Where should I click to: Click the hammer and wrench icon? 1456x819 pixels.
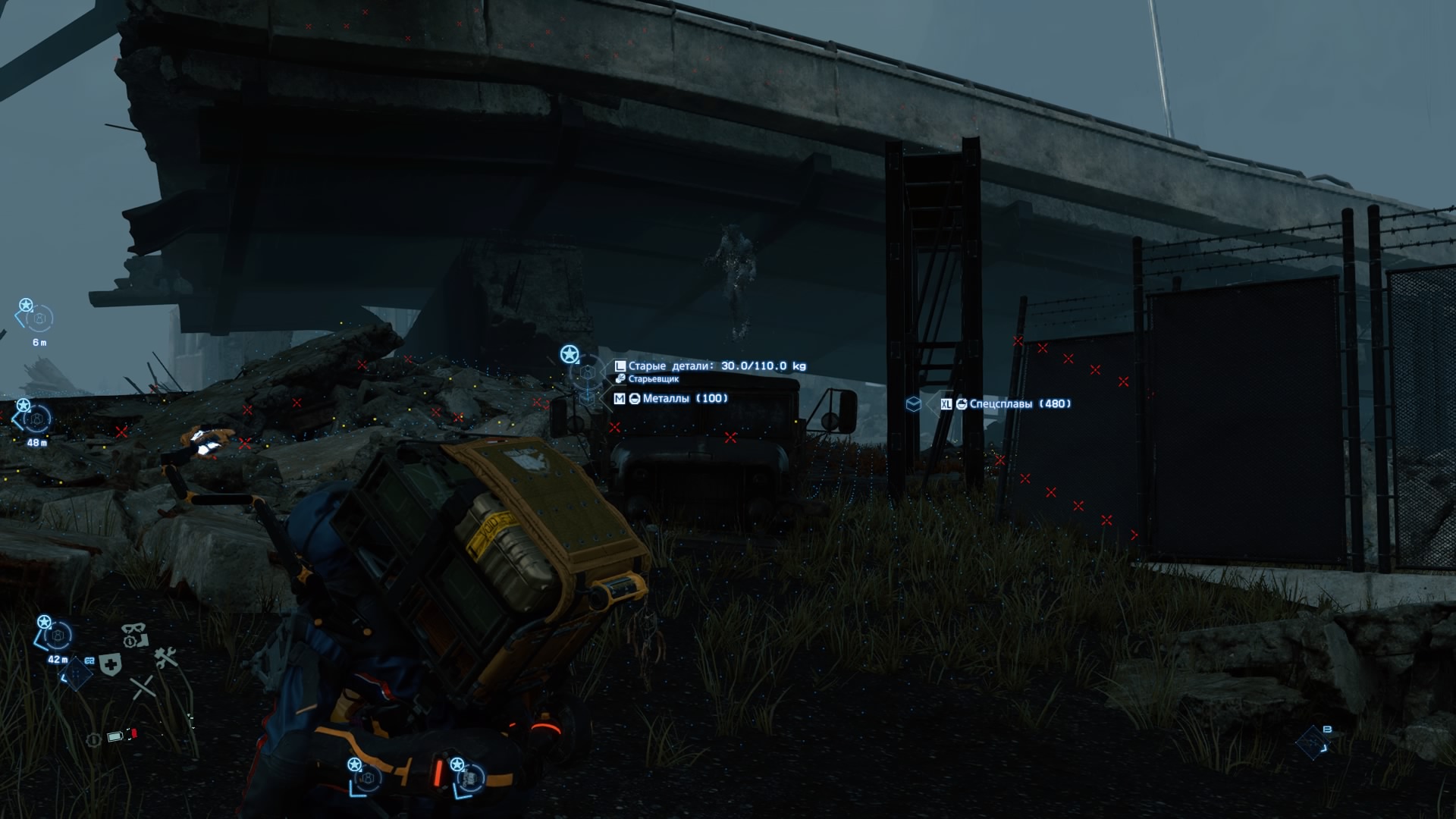[x=165, y=657]
